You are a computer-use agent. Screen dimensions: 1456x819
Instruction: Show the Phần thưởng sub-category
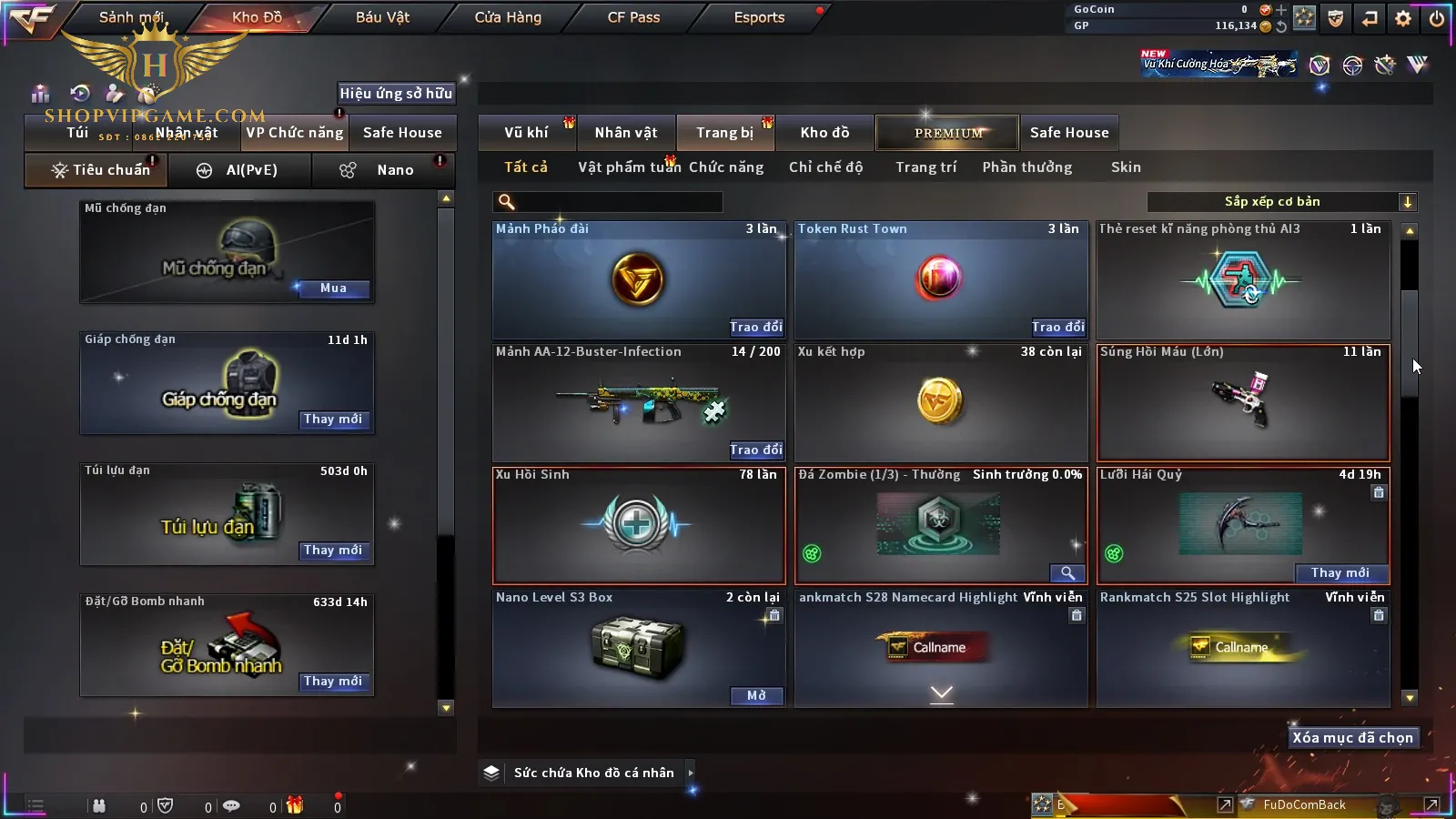[x=1026, y=167]
